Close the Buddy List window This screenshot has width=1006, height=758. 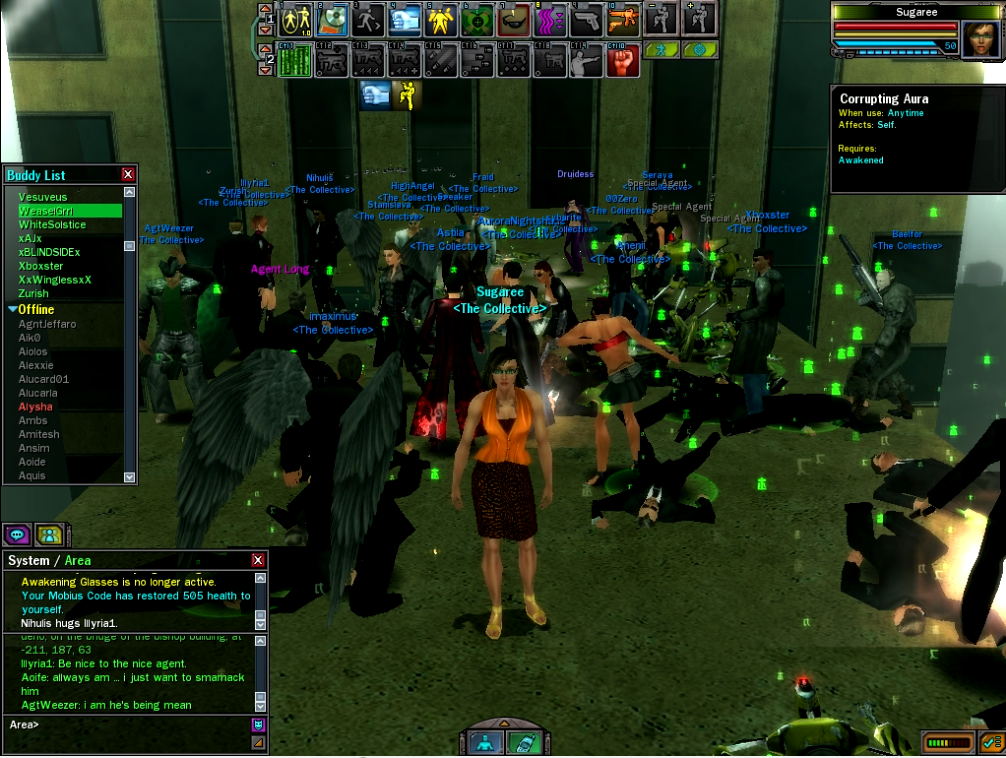point(128,175)
